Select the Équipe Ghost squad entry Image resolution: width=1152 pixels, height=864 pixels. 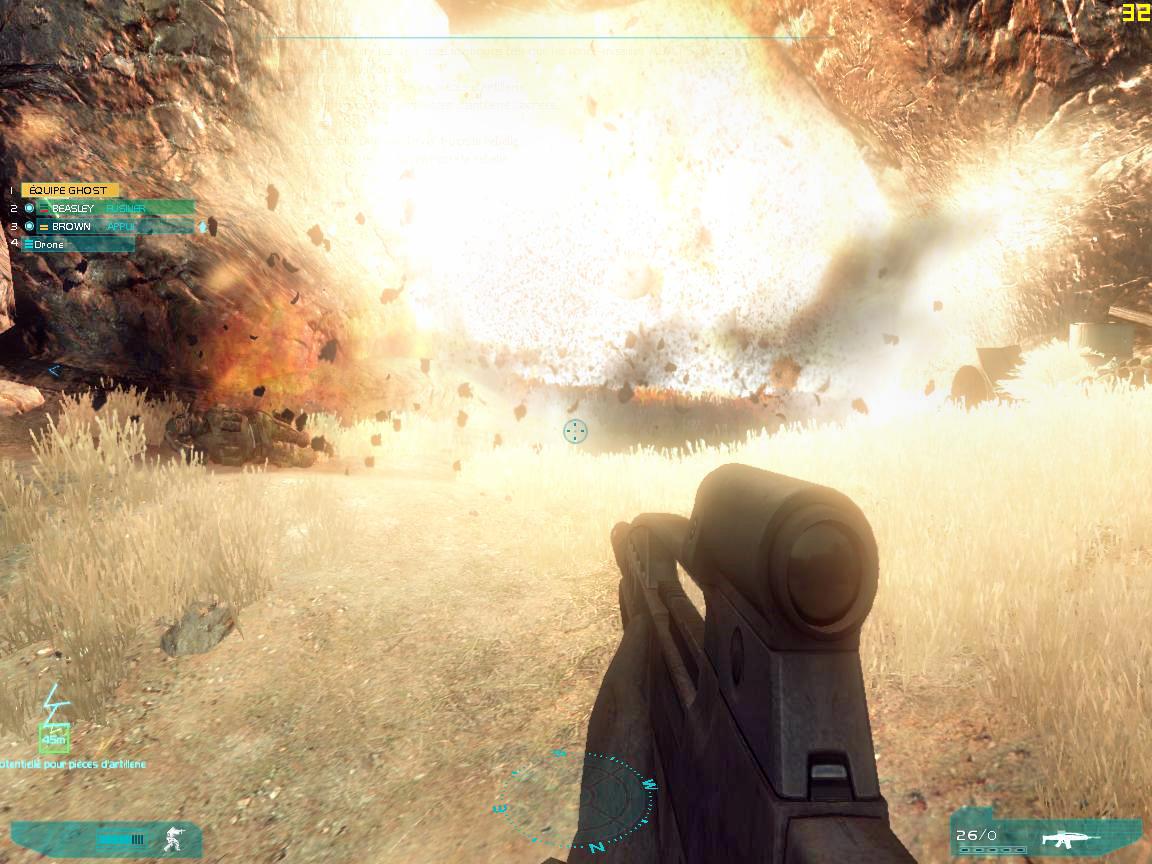pyautogui.click(x=69, y=190)
